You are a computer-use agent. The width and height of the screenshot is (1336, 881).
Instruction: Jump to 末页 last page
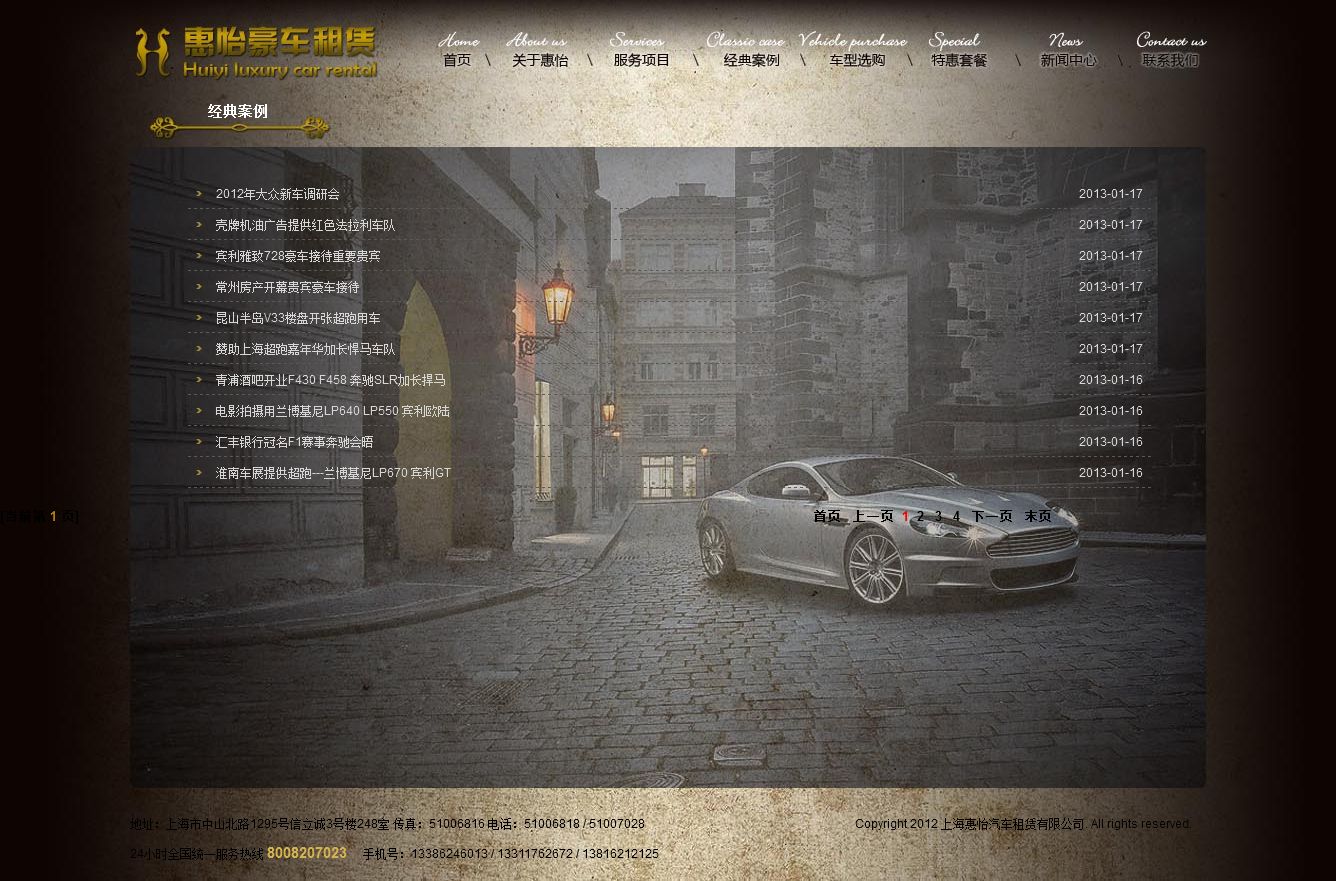tap(1038, 517)
